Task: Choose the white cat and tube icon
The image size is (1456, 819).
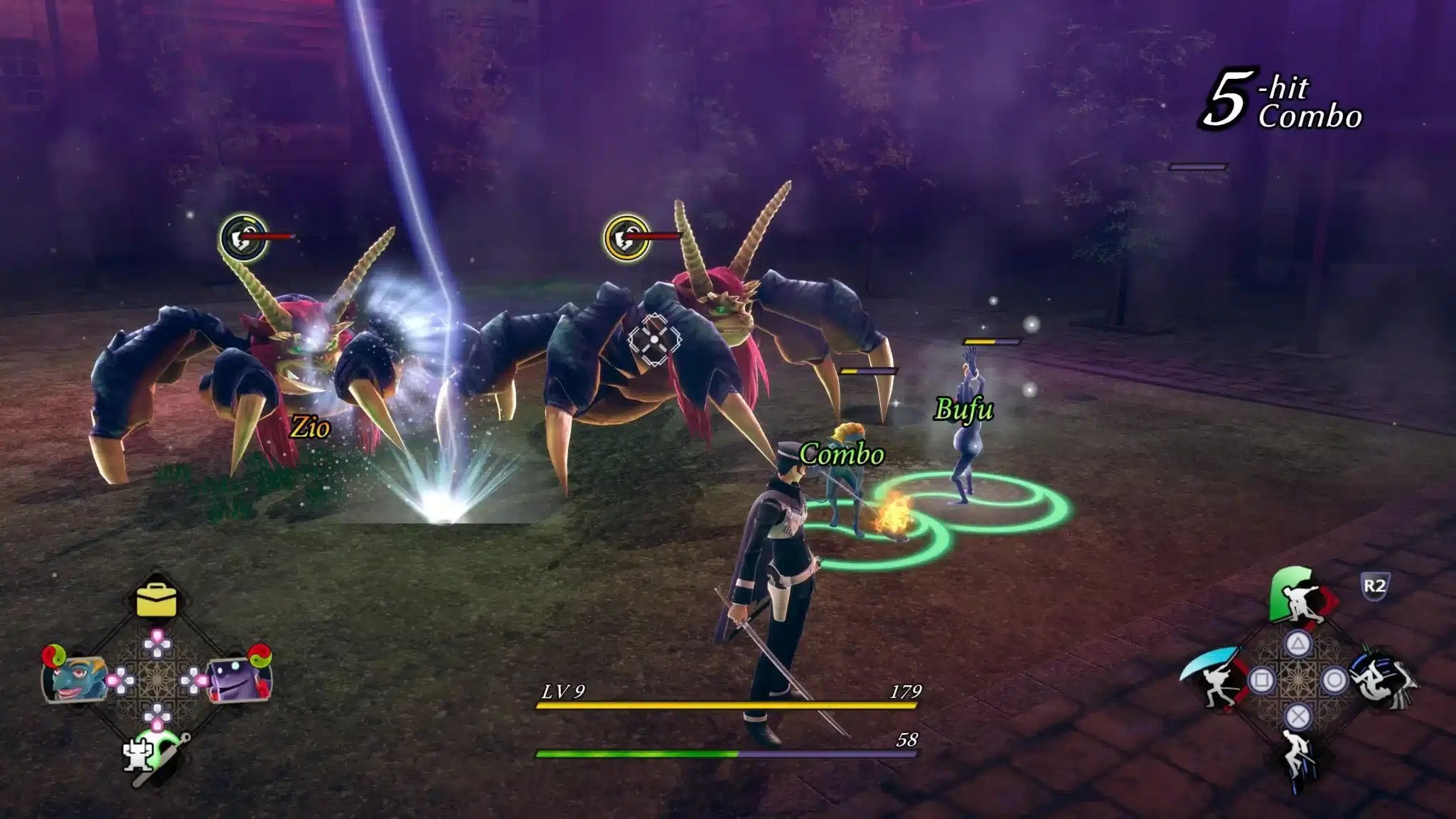Action: [x=154, y=756]
